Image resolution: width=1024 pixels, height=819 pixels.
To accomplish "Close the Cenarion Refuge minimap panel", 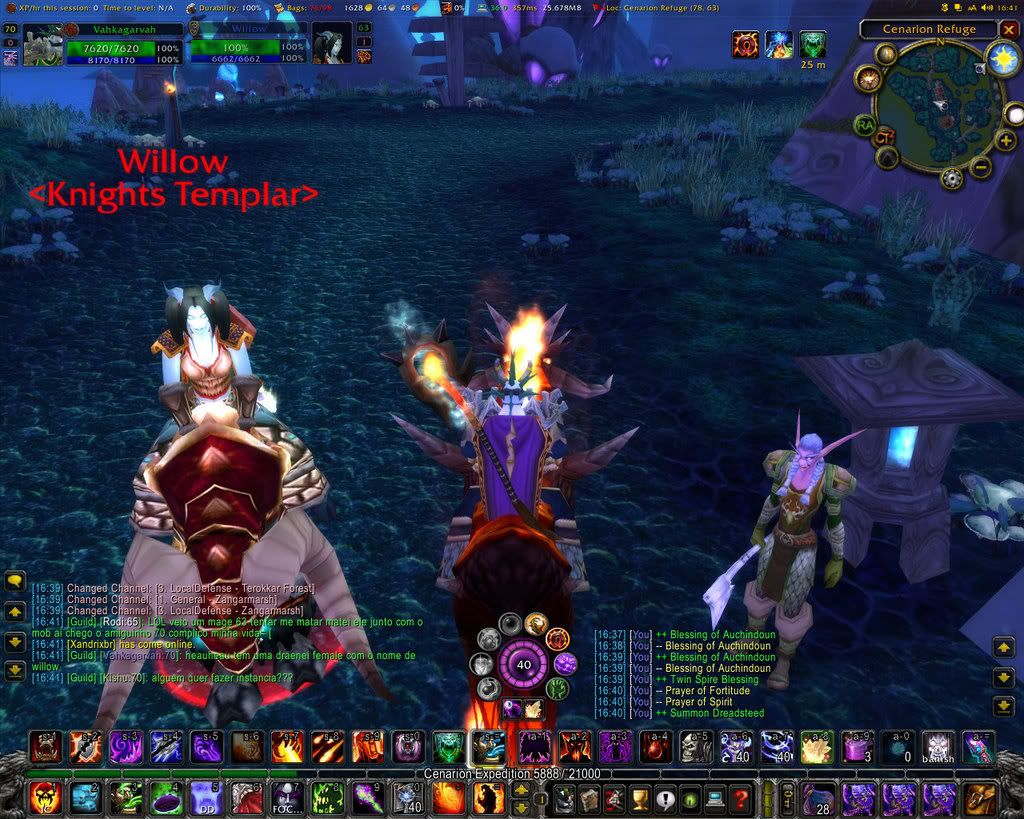I will [1008, 30].
